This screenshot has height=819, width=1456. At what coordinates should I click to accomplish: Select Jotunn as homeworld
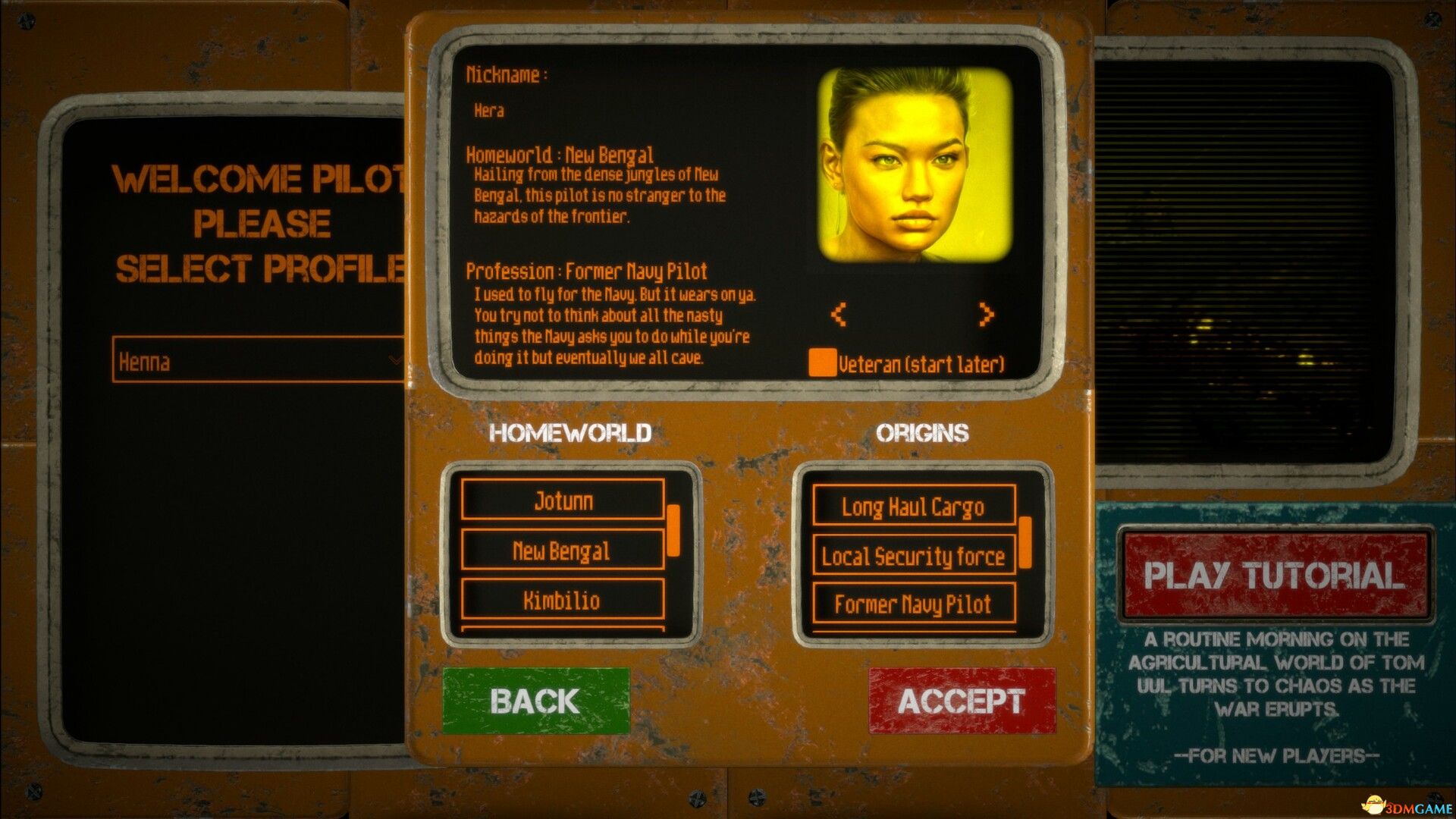tap(562, 500)
